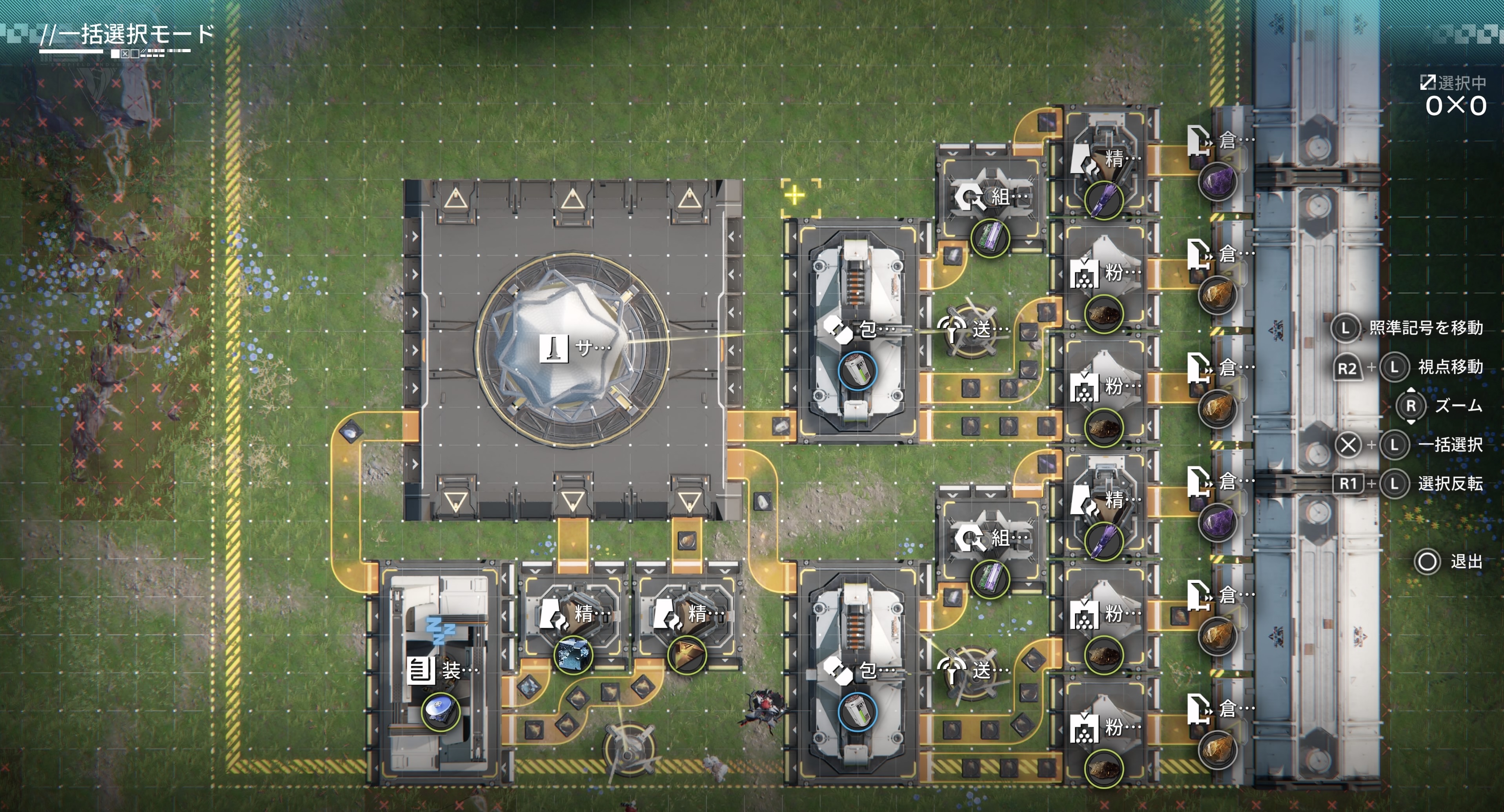Select the silver disc product icon
The width and height of the screenshot is (1504, 812).
tap(441, 712)
